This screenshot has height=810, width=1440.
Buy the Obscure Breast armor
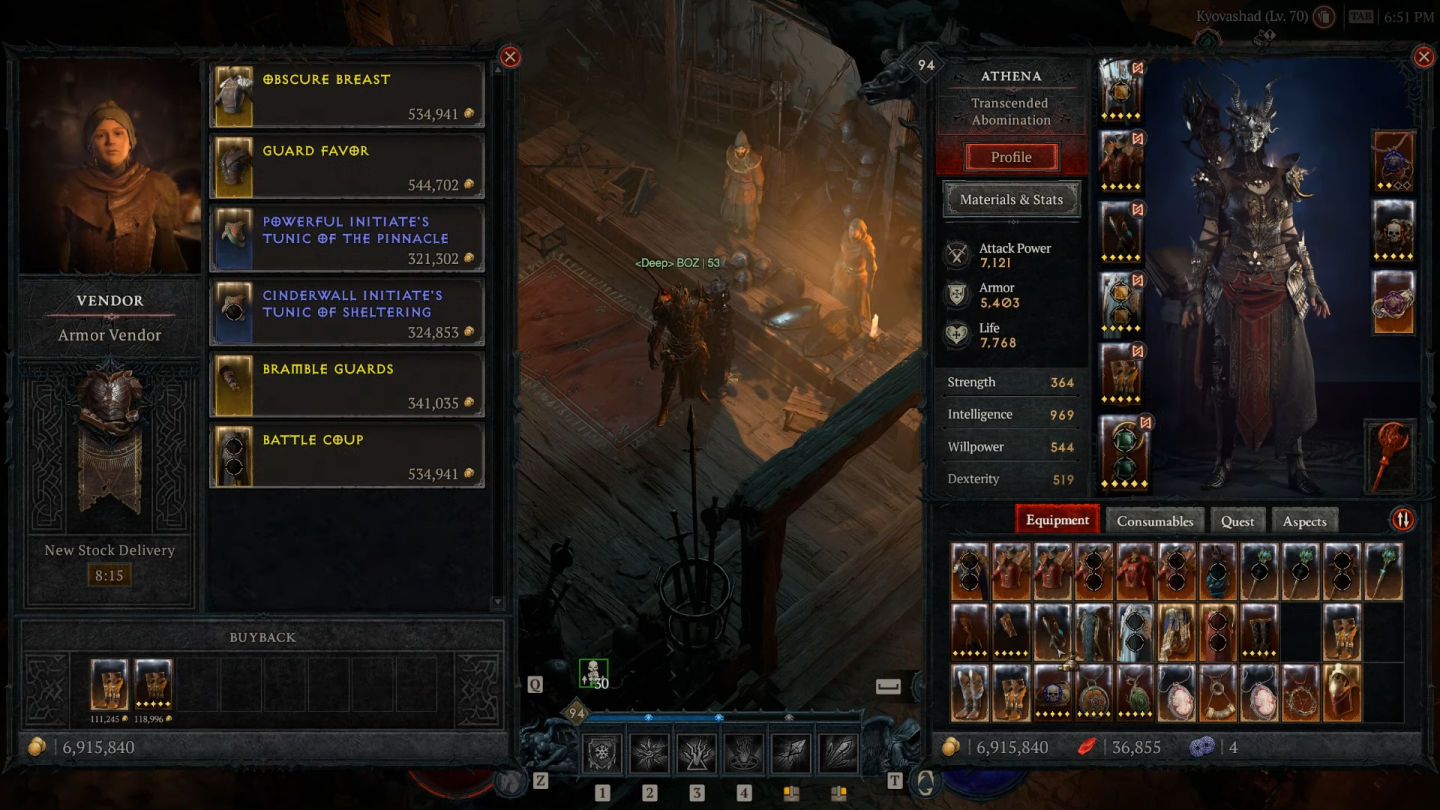point(346,96)
